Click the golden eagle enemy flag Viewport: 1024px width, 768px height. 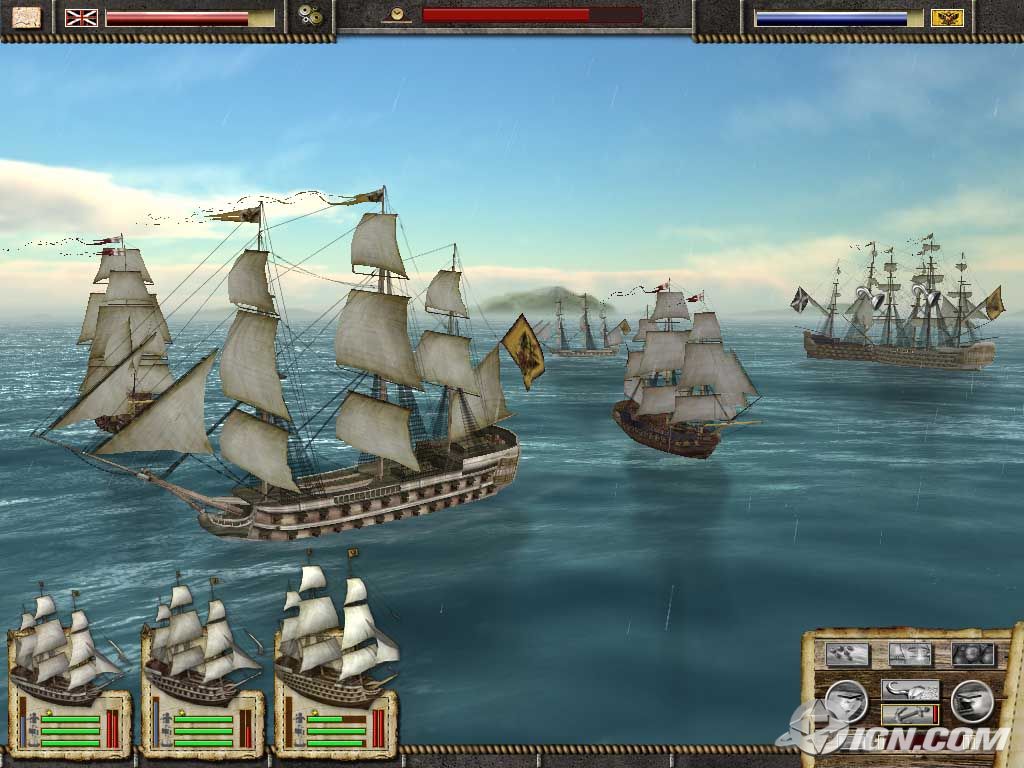947,17
